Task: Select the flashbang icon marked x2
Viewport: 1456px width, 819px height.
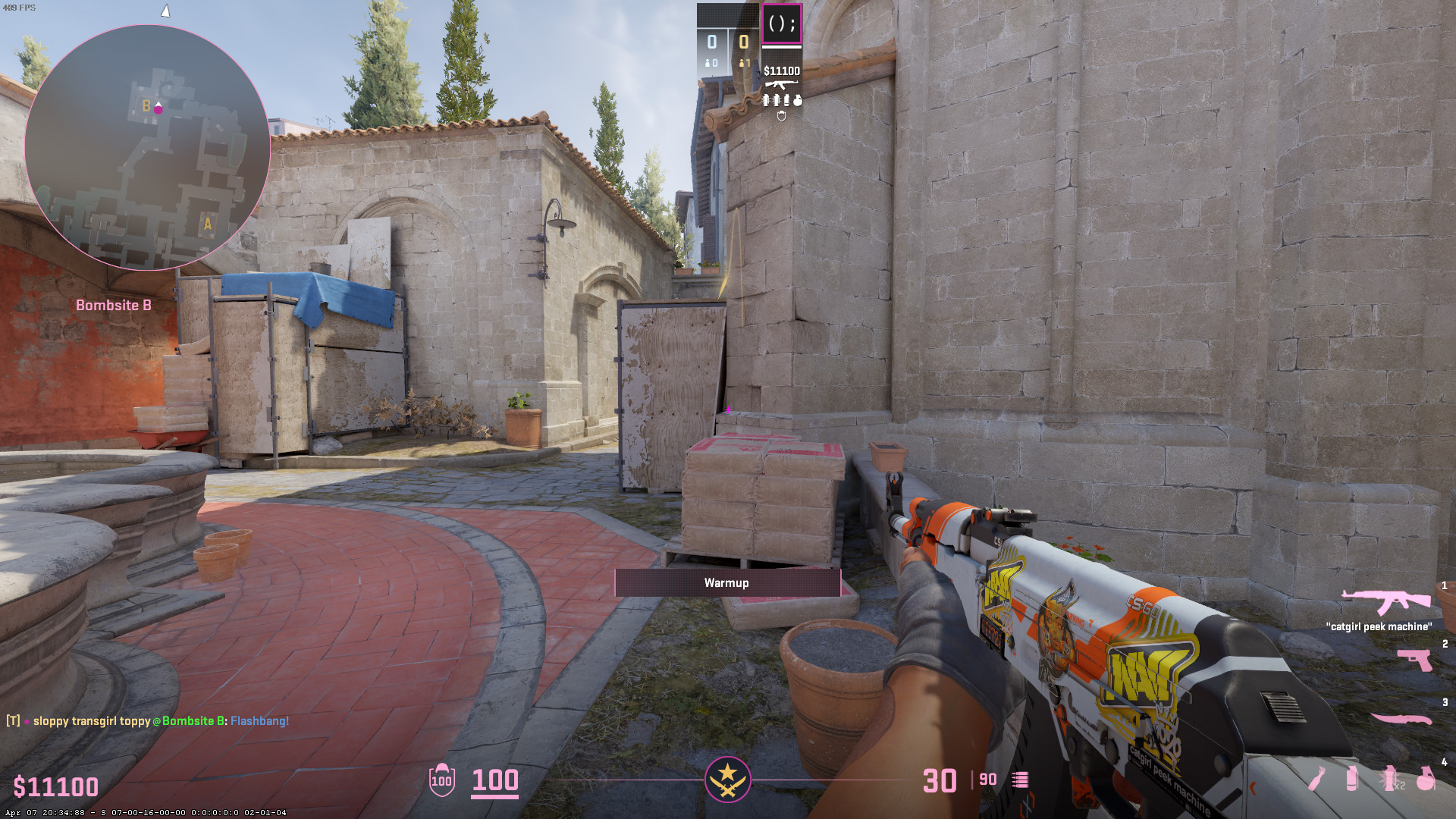Action: [1389, 779]
